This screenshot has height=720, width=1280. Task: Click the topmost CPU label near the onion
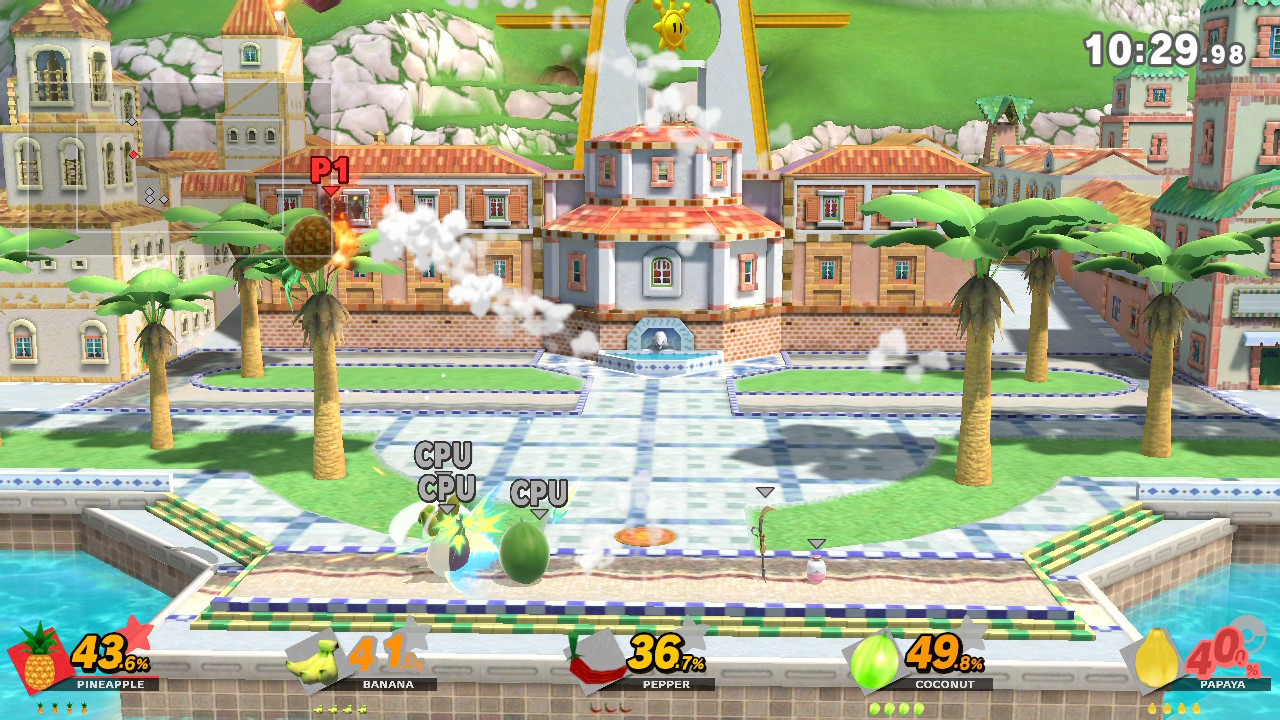tap(443, 455)
